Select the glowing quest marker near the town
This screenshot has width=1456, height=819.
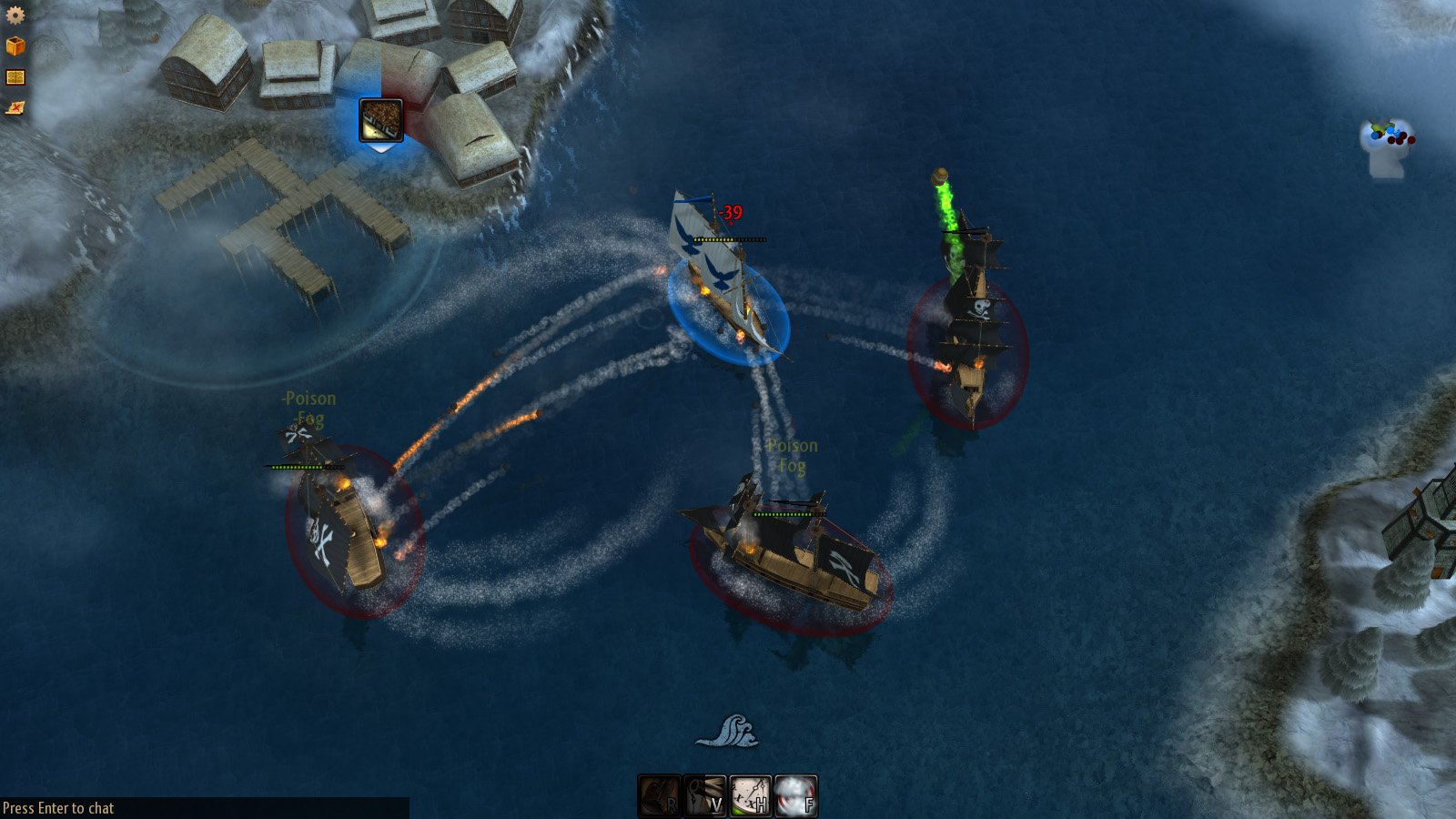click(x=380, y=119)
